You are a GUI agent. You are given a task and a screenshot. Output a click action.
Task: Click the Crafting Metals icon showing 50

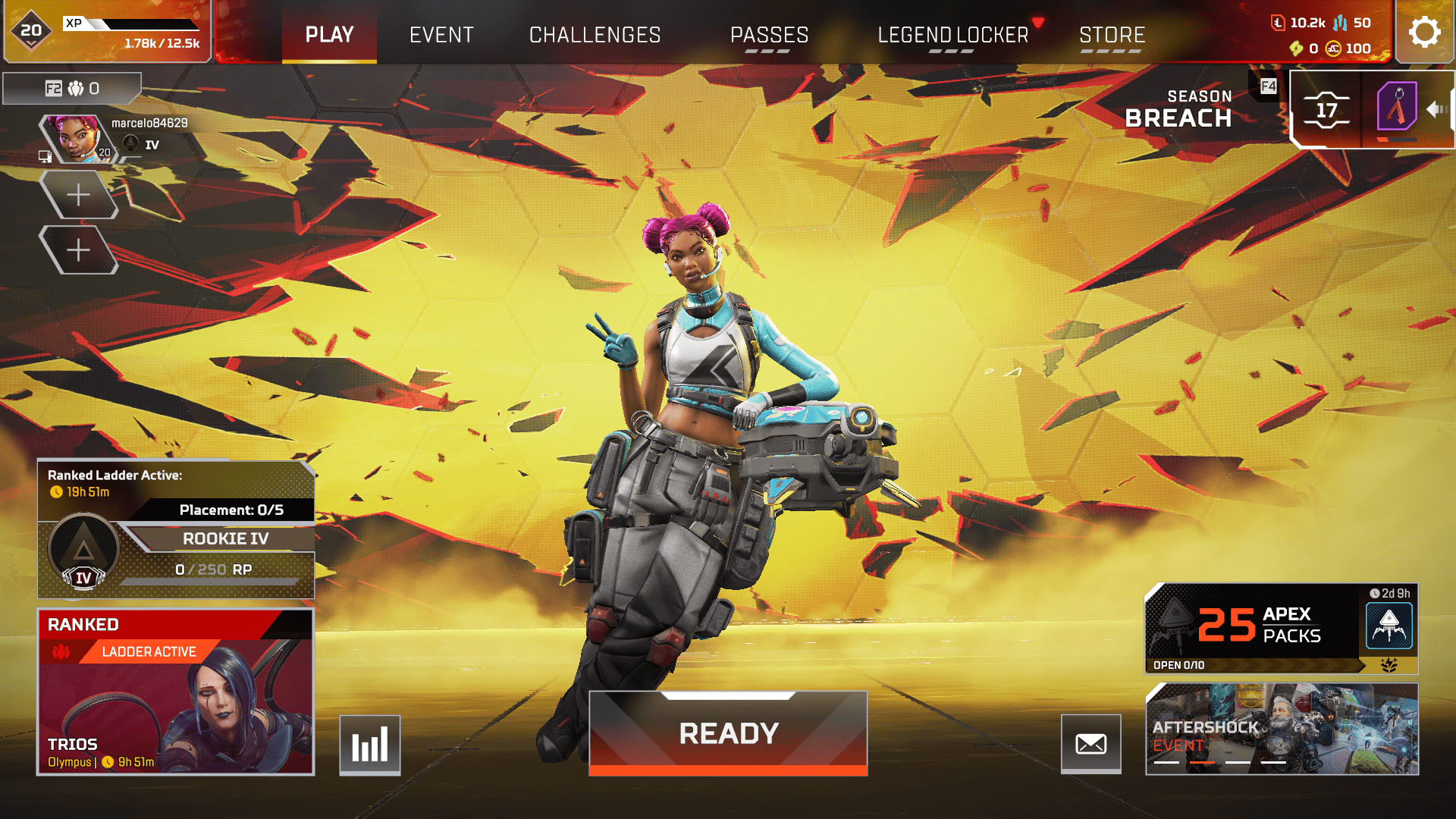tap(1339, 24)
